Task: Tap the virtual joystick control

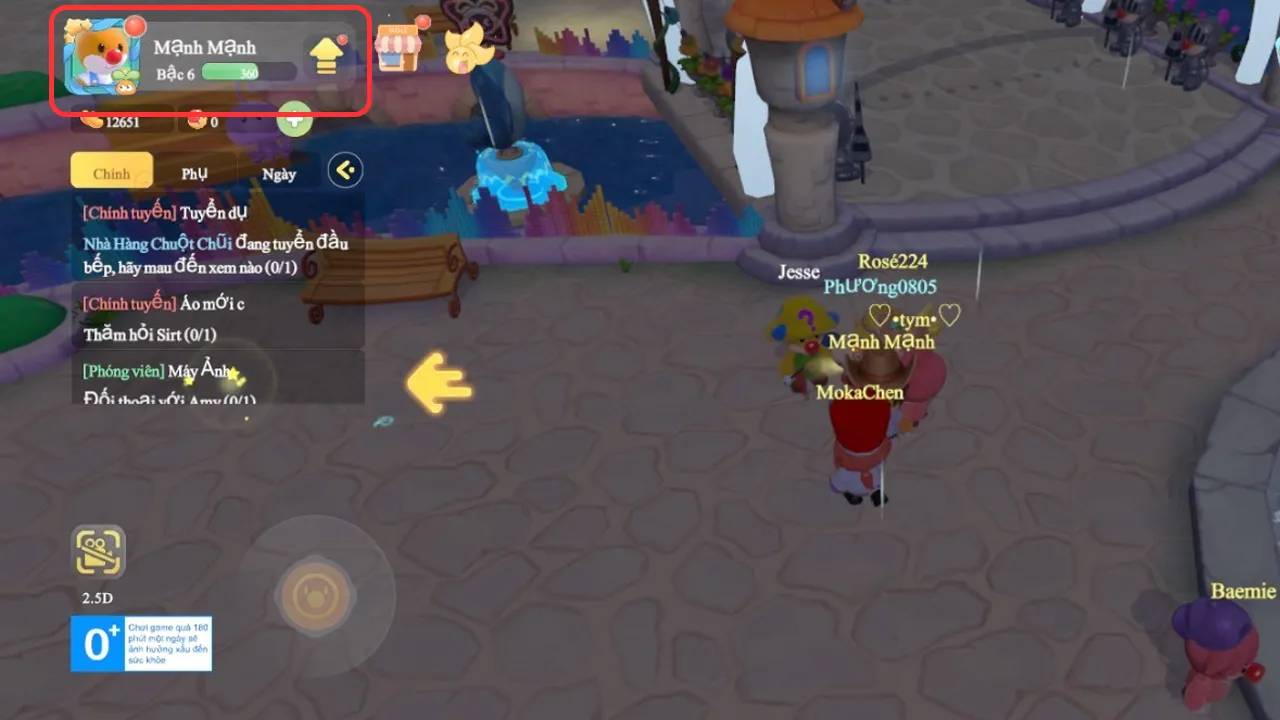Action: coord(316,597)
